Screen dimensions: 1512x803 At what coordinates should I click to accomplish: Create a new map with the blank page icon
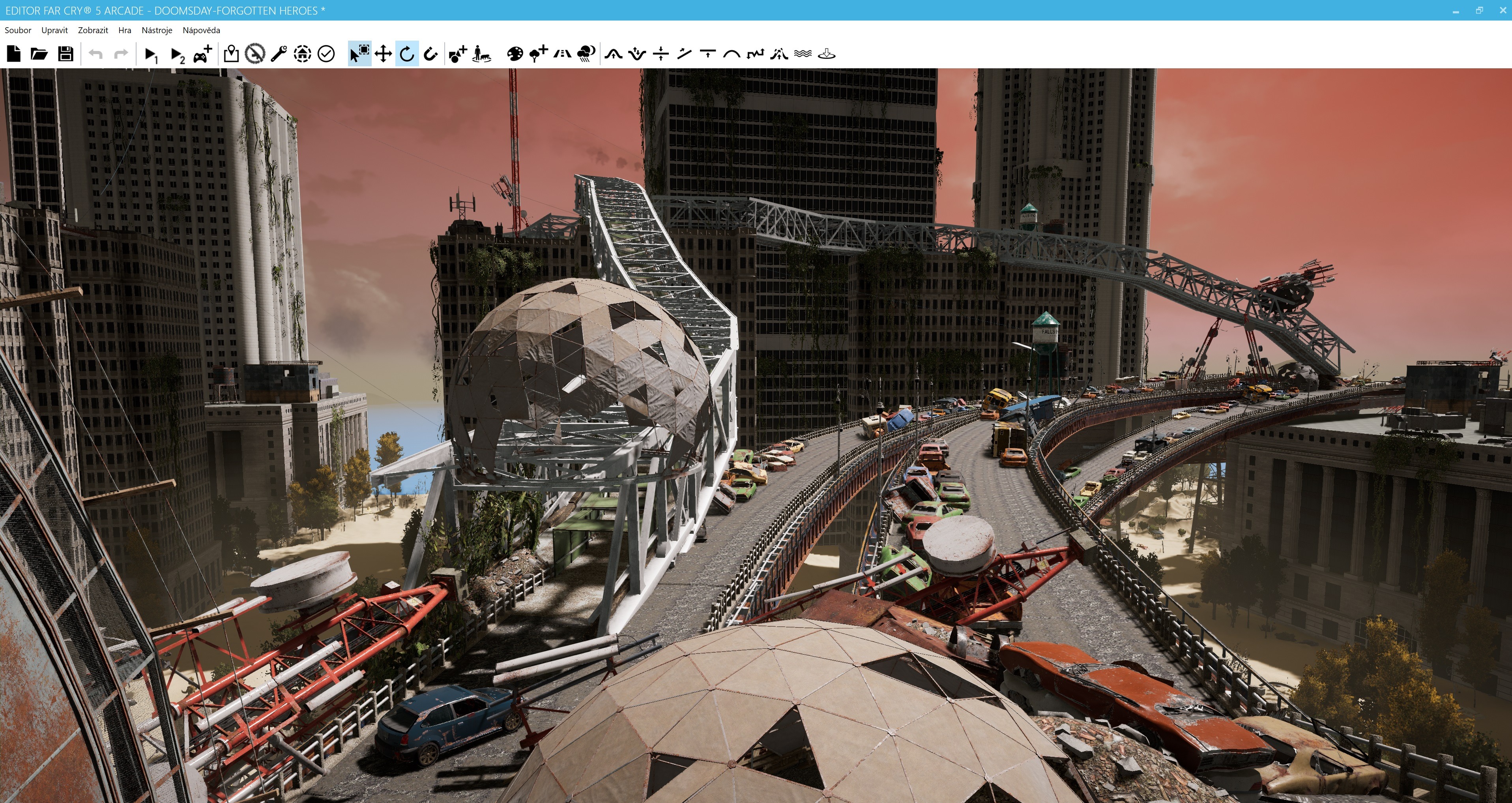tap(13, 54)
